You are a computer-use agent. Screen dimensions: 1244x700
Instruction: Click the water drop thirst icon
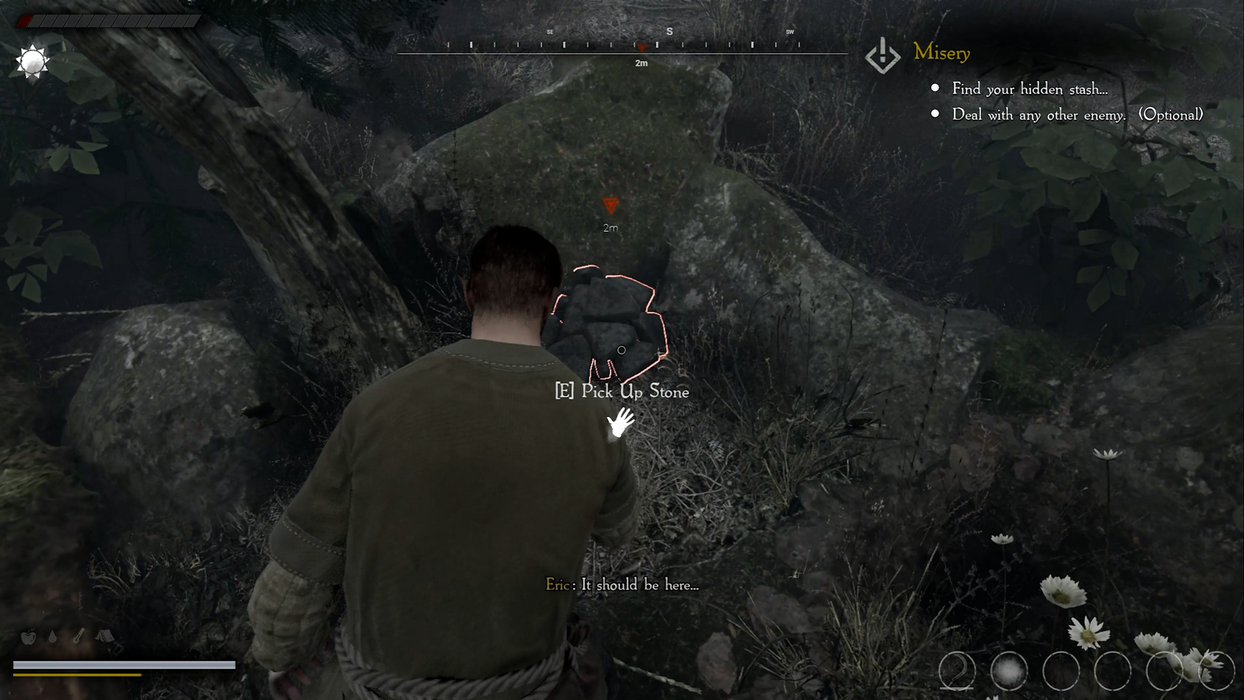[53, 637]
